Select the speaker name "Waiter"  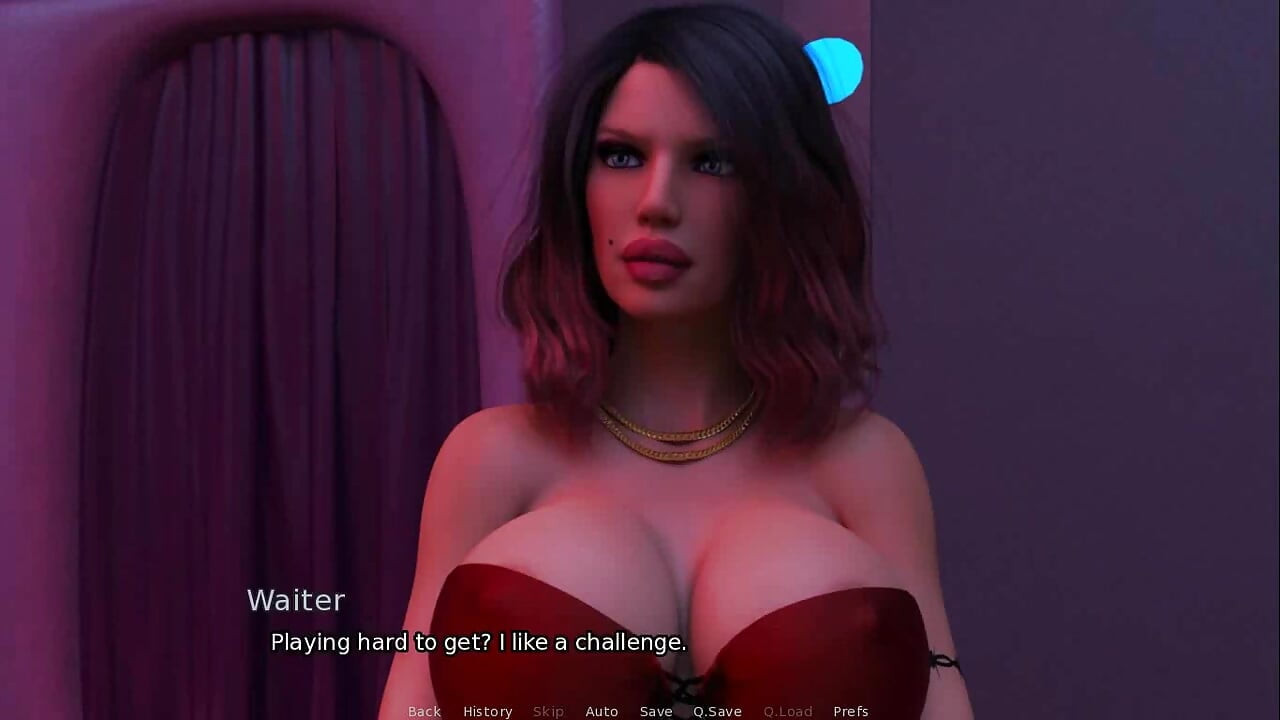296,600
